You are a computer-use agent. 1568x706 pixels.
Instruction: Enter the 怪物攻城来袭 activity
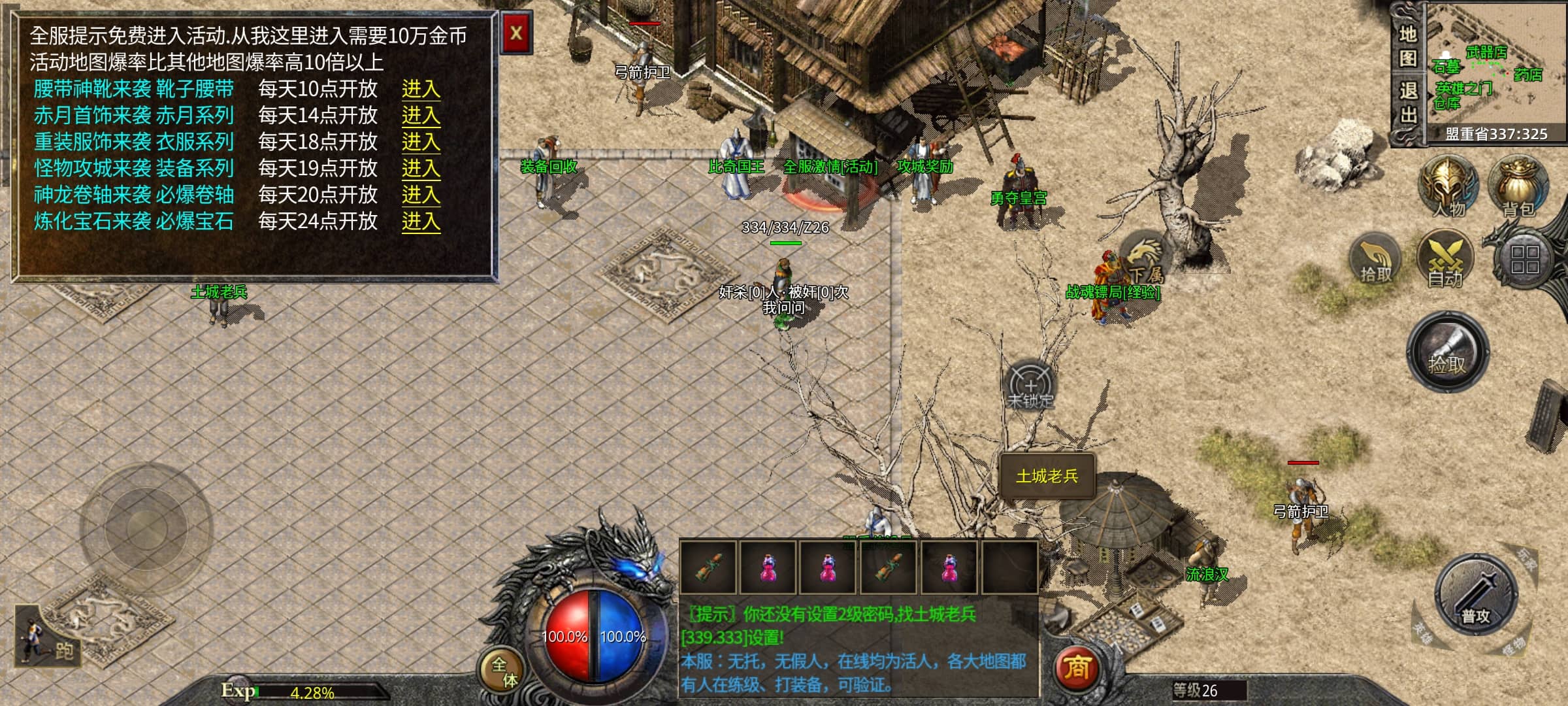pos(420,169)
